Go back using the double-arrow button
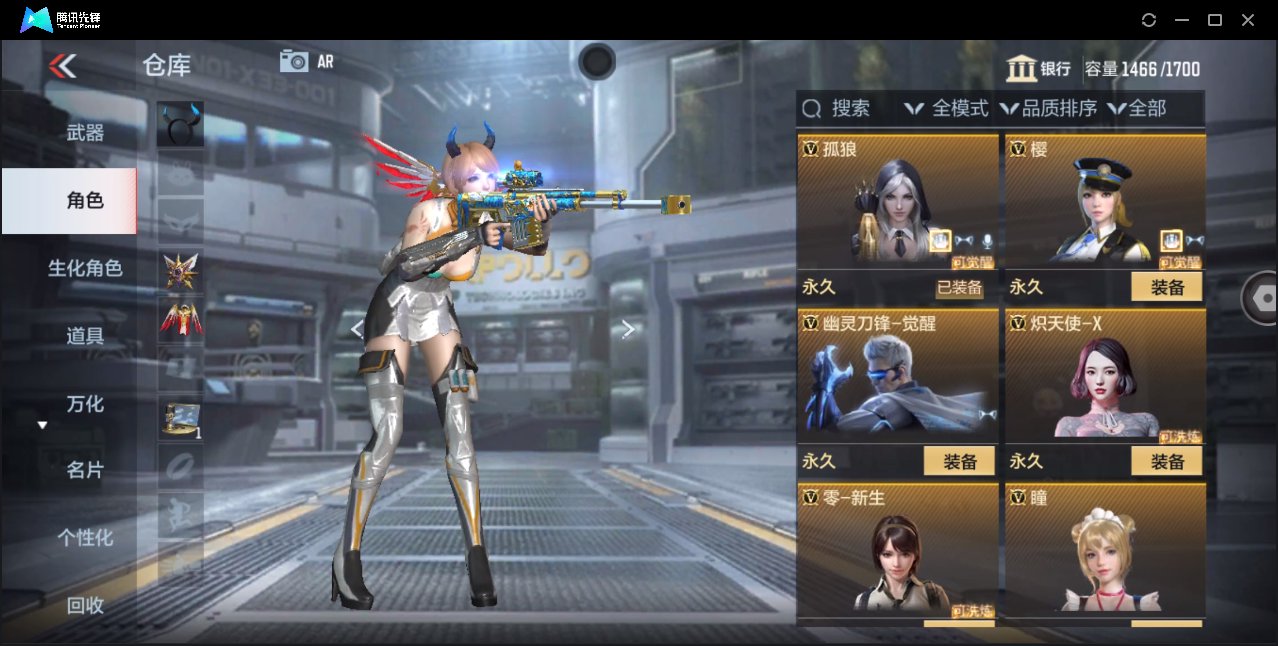1278x646 pixels. (62, 66)
